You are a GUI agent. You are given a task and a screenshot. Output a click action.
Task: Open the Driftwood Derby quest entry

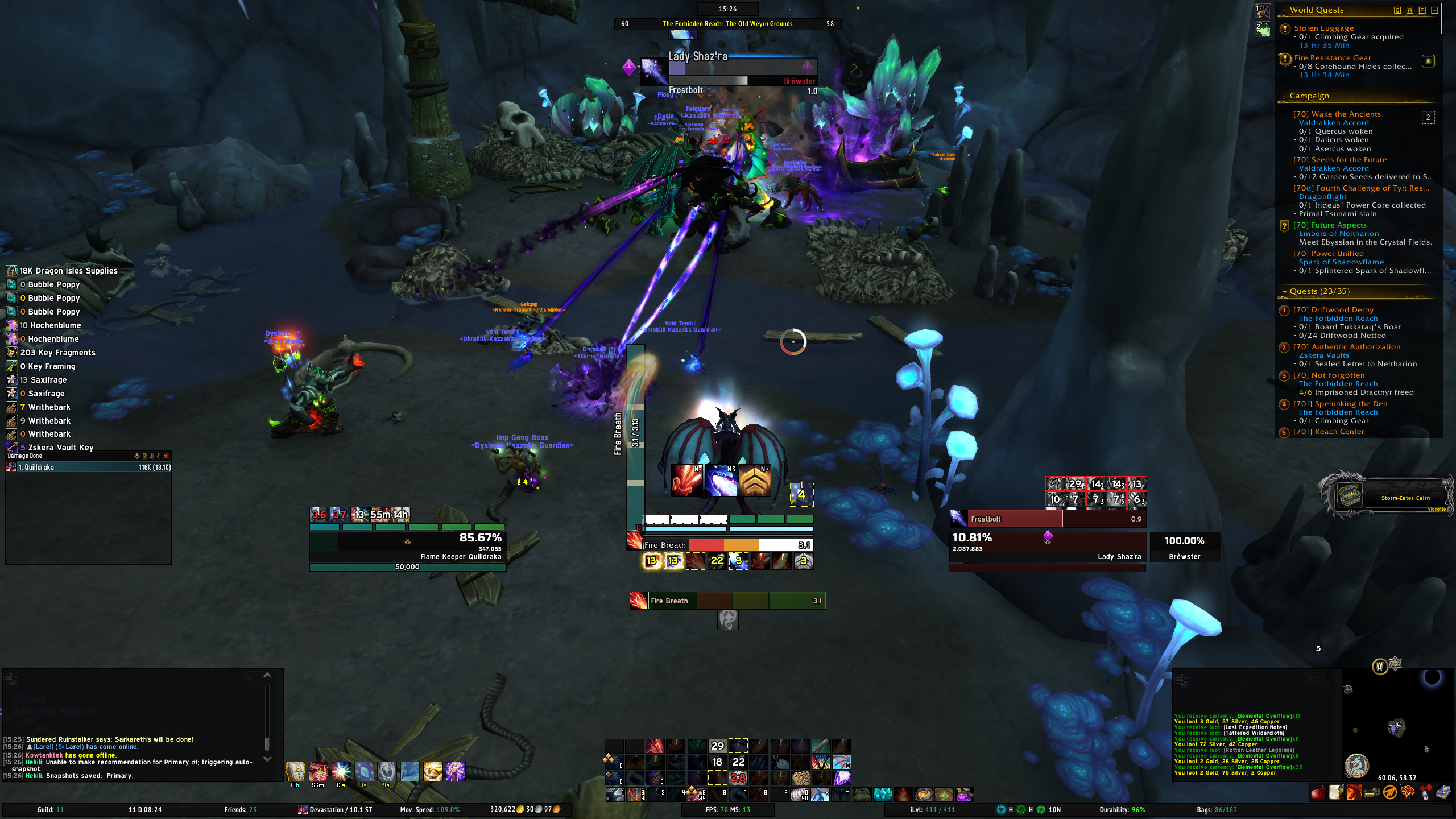1333,310
